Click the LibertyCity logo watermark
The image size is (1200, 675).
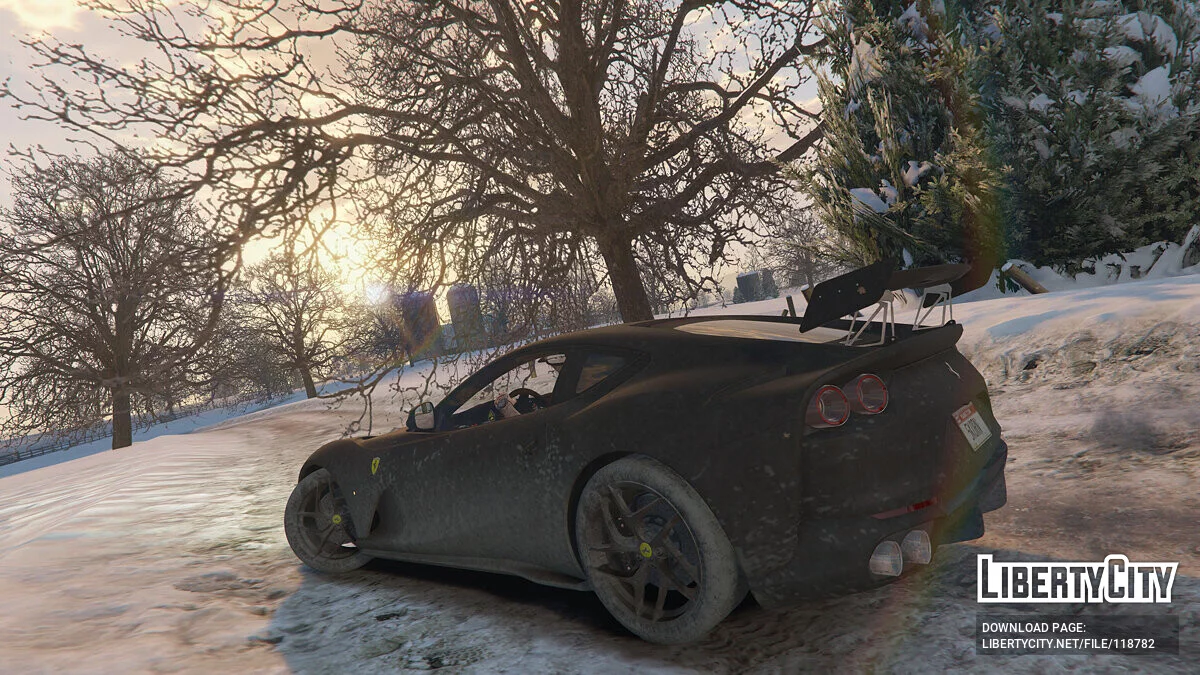click(x=1077, y=579)
